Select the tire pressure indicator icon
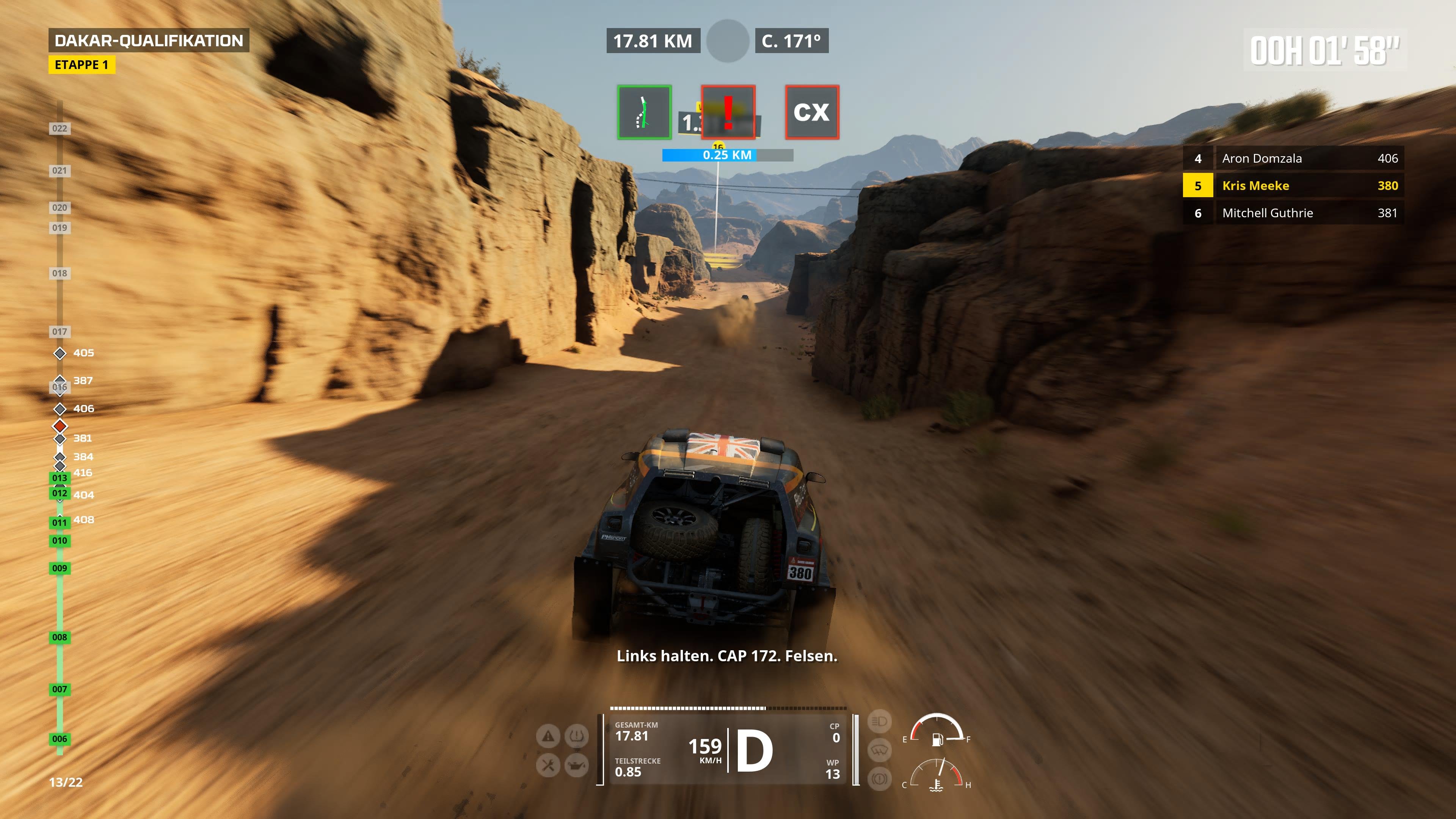1456x819 pixels. [576, 736]
